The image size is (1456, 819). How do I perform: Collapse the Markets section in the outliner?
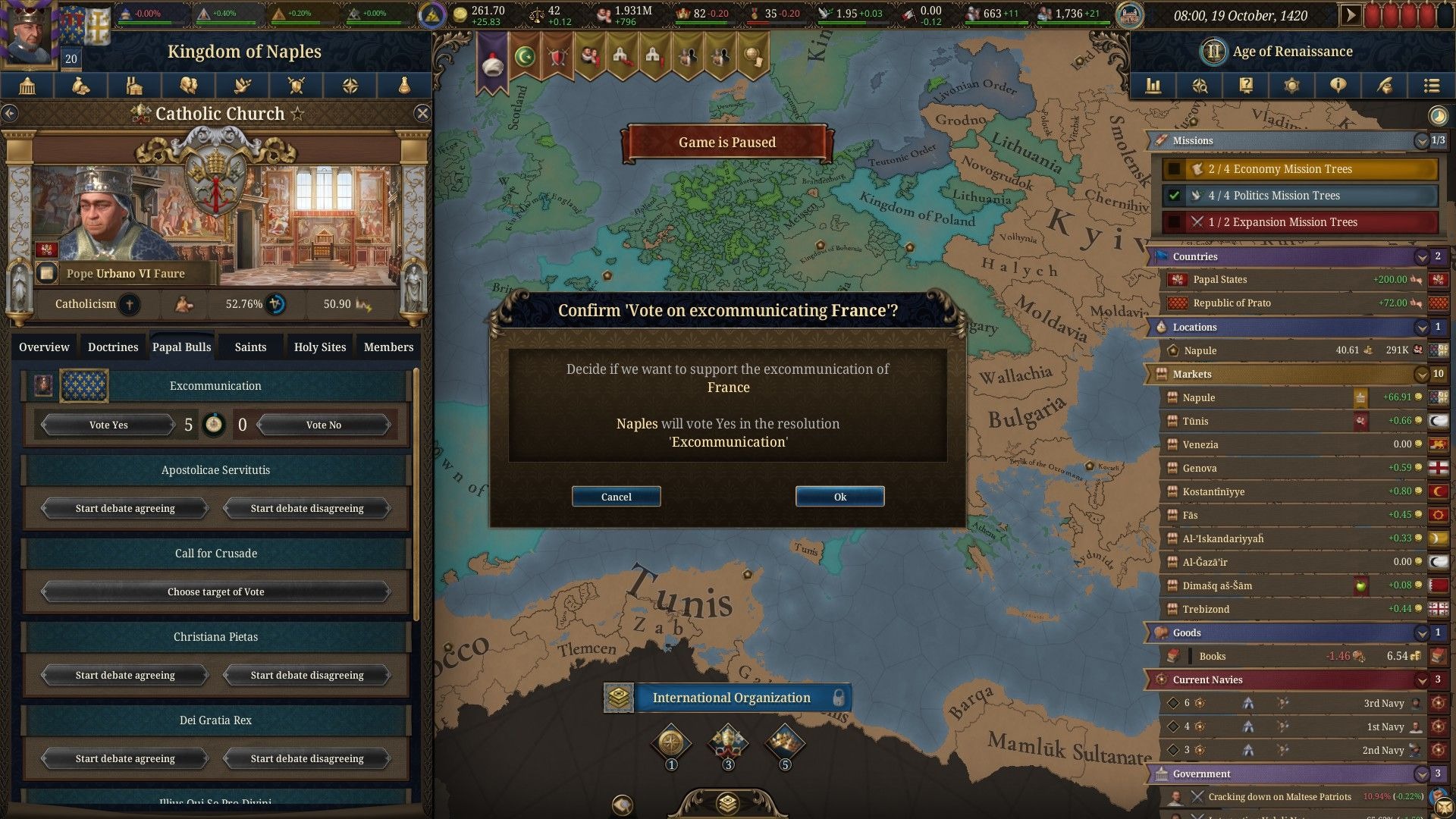[x=1422, y=374]
